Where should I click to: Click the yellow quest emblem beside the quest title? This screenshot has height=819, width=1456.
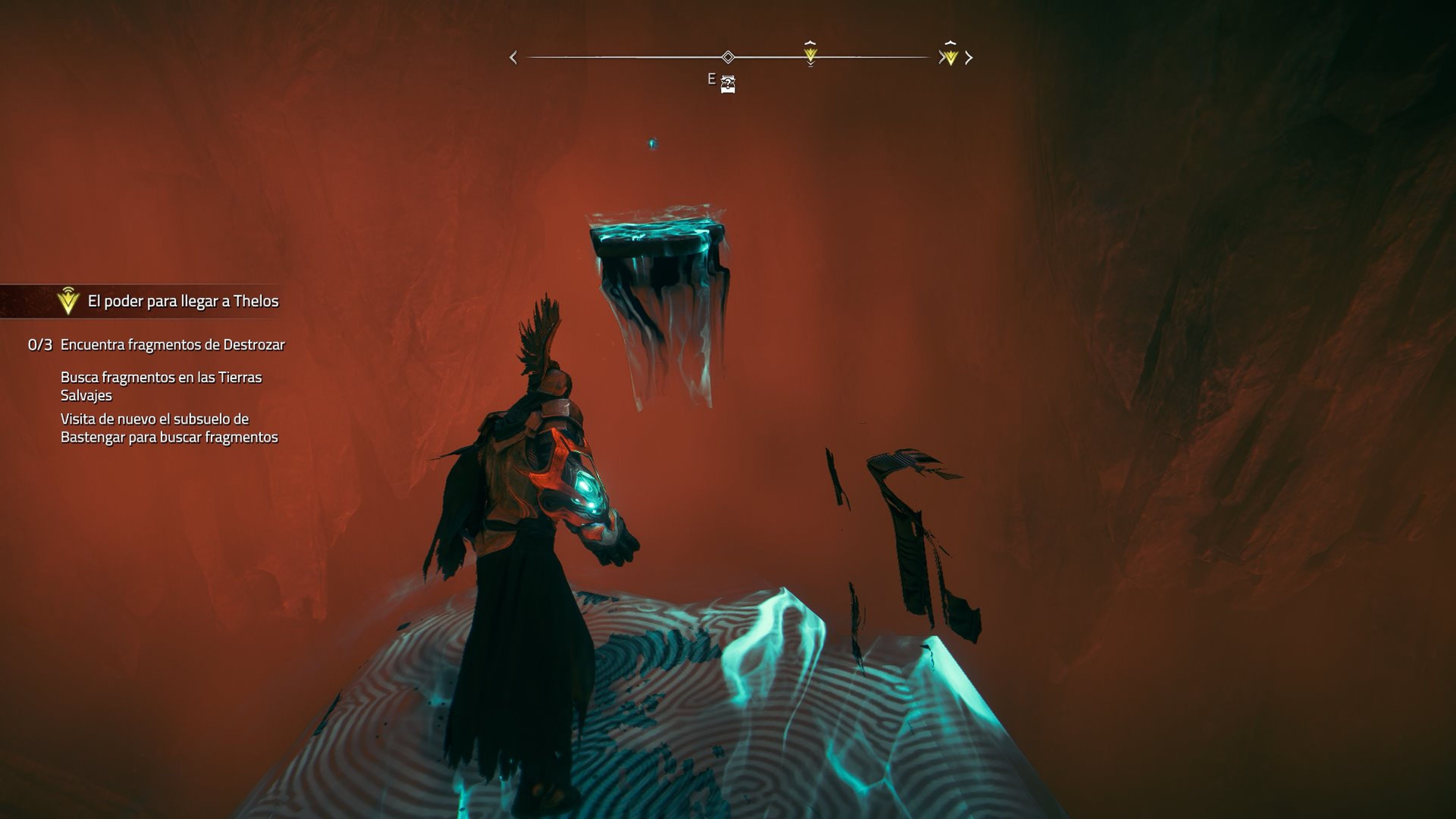pos(68,301)
